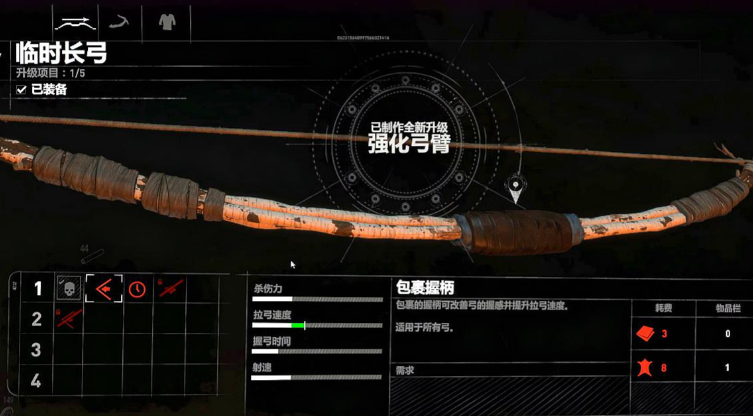The height and width of the screenshot is (416, 753).
Task: Toggle the 已装备 equipped checkbox
Action: (22, 90)
